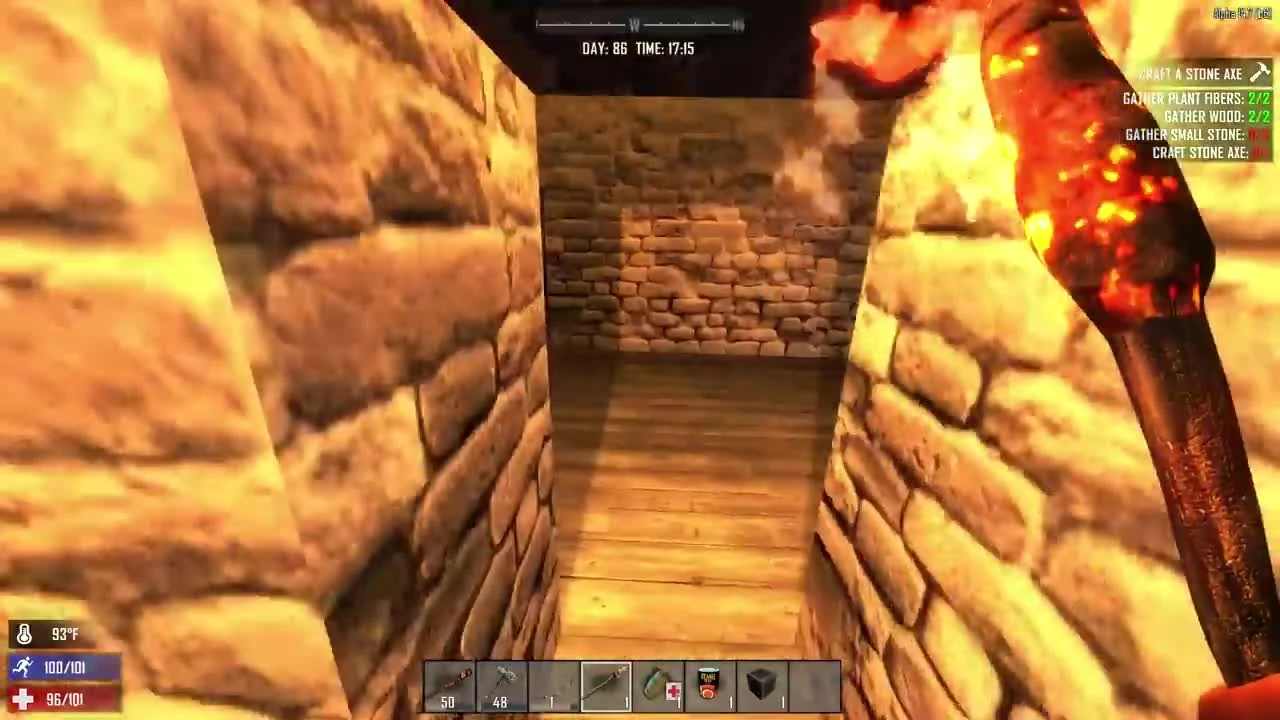The height and width of the screenshot is (720, 1280).
Task: Click the stamina value 100/101
Action: click(x=64, y=667)
